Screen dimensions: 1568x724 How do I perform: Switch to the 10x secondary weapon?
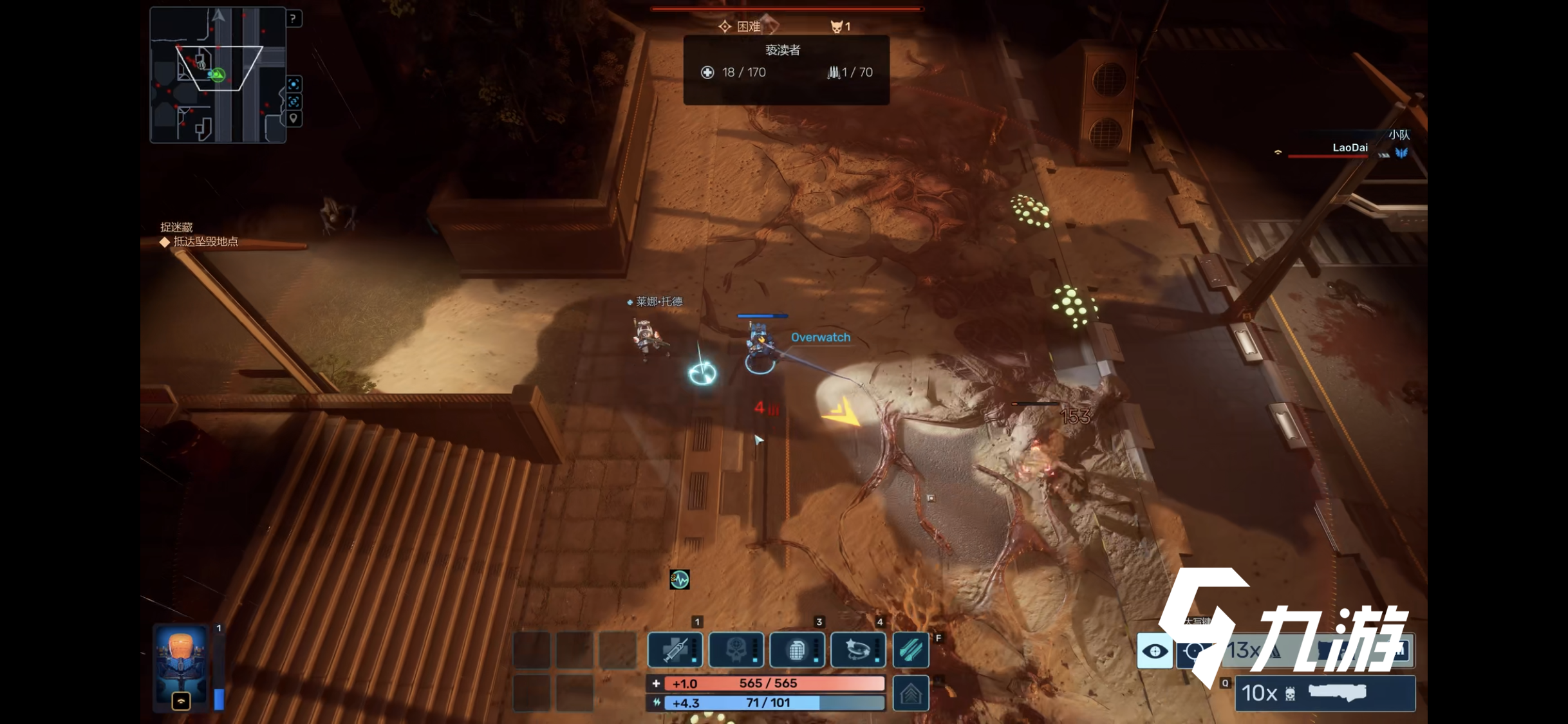tap(1325, 693)
